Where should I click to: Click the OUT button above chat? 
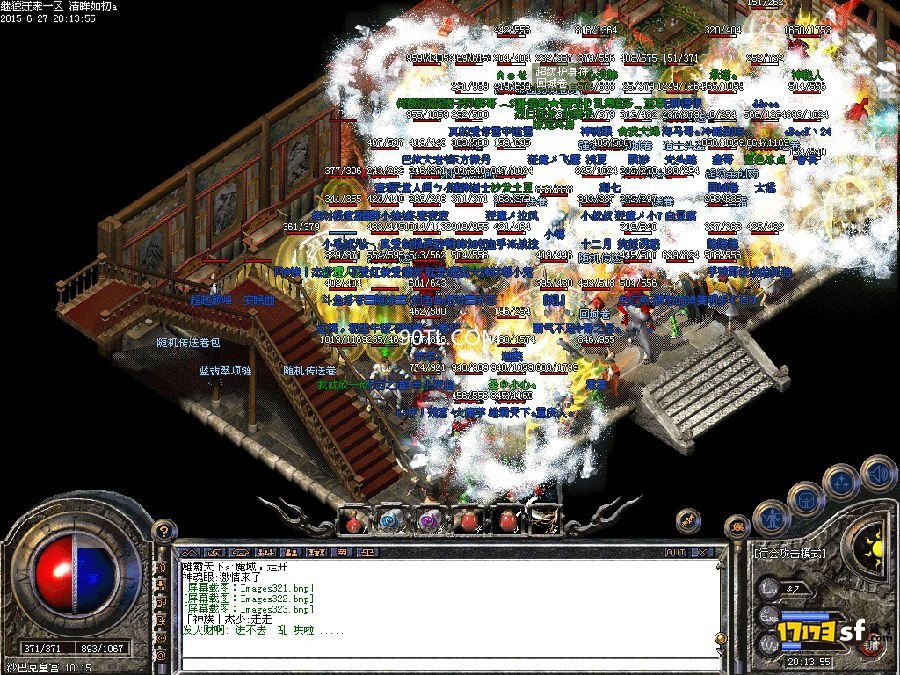(675, 551)
